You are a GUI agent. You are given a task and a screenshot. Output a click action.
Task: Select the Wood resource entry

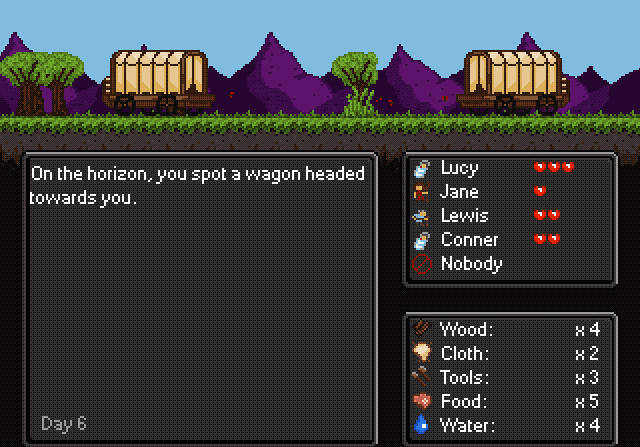[465, 330]
